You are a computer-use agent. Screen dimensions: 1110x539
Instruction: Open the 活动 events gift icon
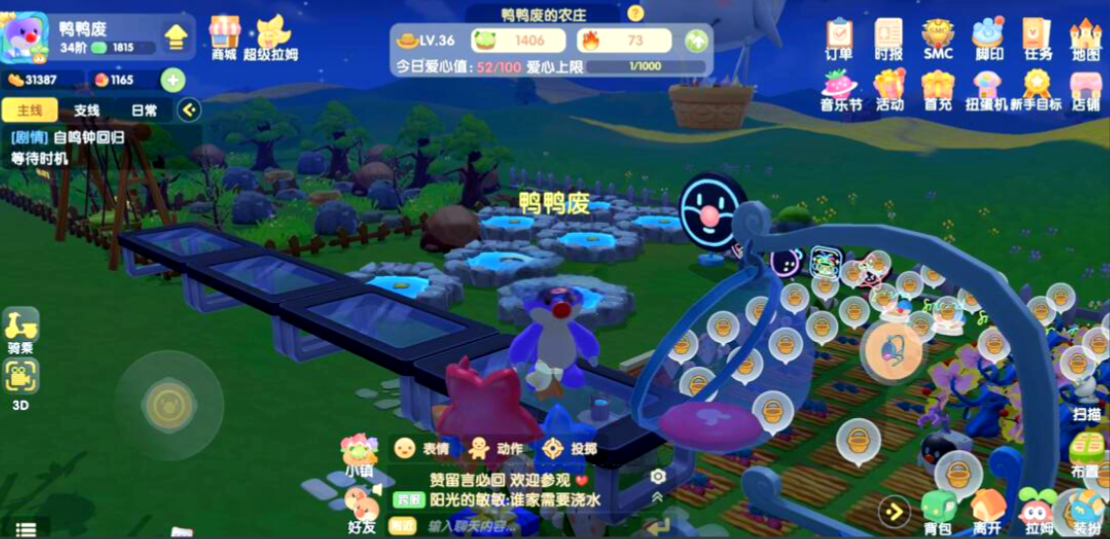889,88
